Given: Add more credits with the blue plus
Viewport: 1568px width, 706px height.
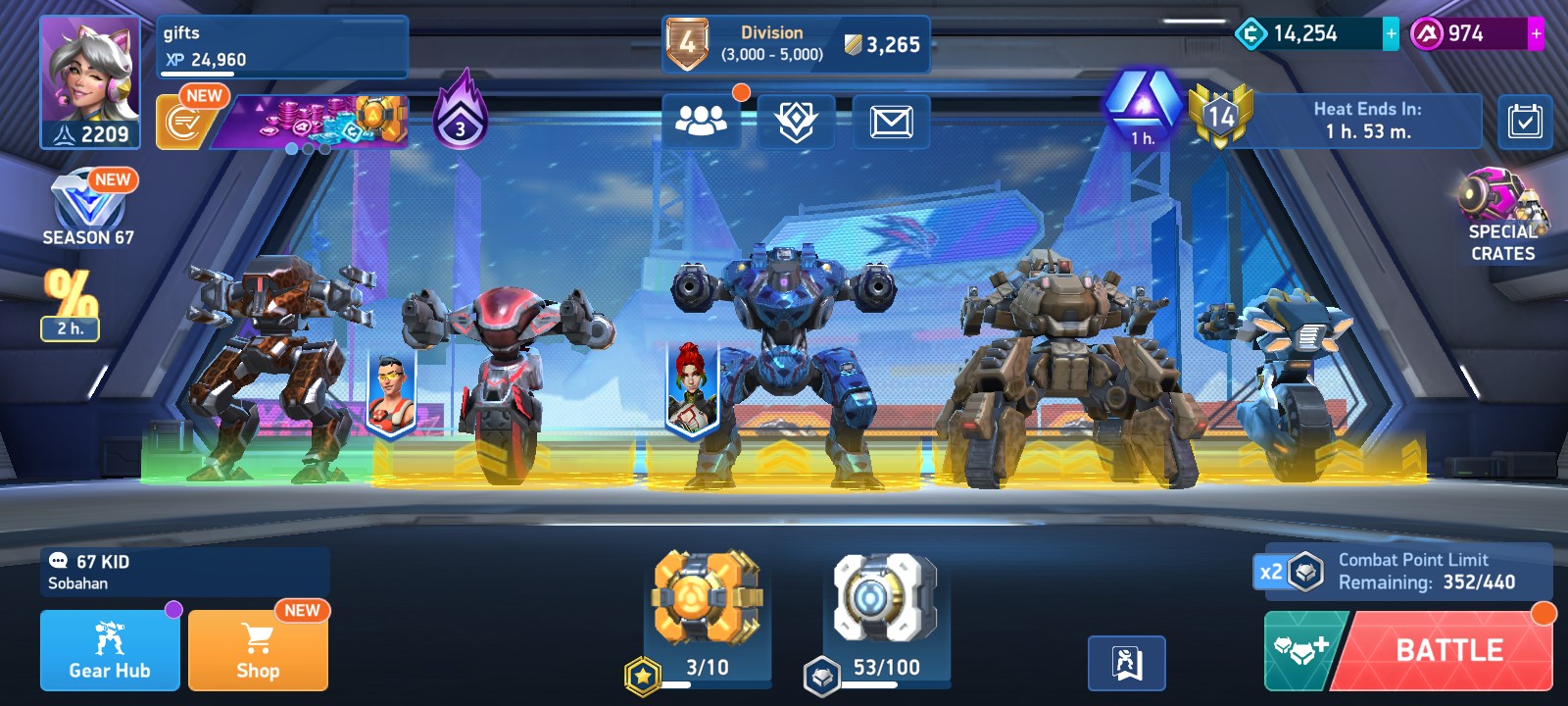Looking at the screenshot, I should point(1391,34).
